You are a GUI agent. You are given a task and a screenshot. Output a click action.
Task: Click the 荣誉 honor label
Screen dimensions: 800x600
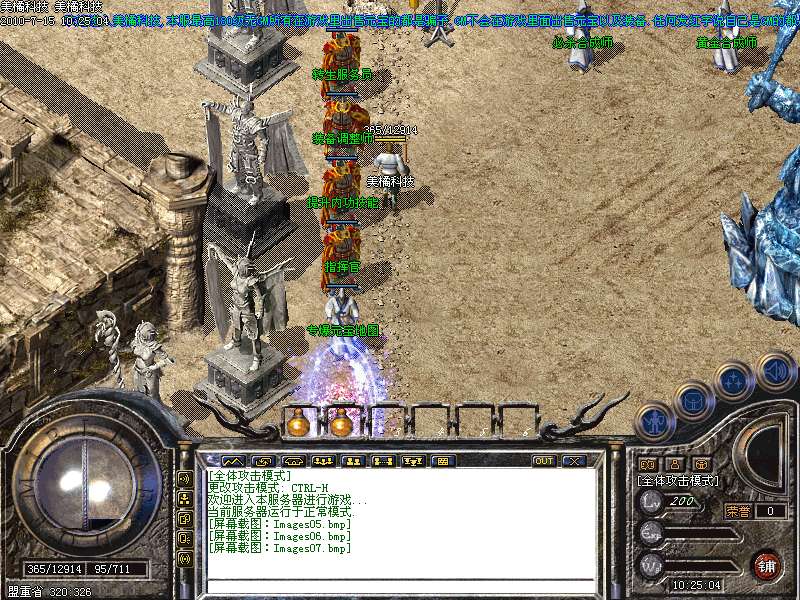[x=738, y=511]
